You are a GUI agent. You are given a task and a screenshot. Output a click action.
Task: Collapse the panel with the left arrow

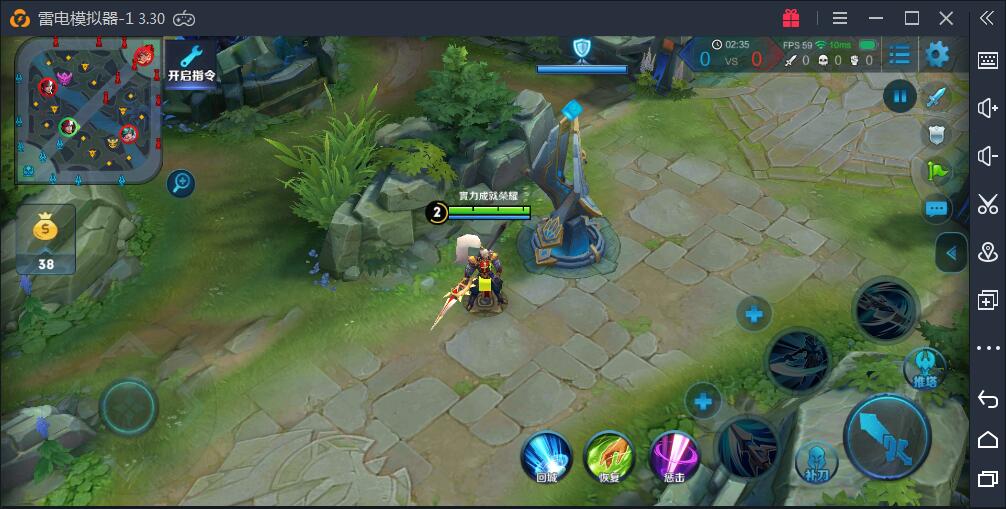click(951, 253)
